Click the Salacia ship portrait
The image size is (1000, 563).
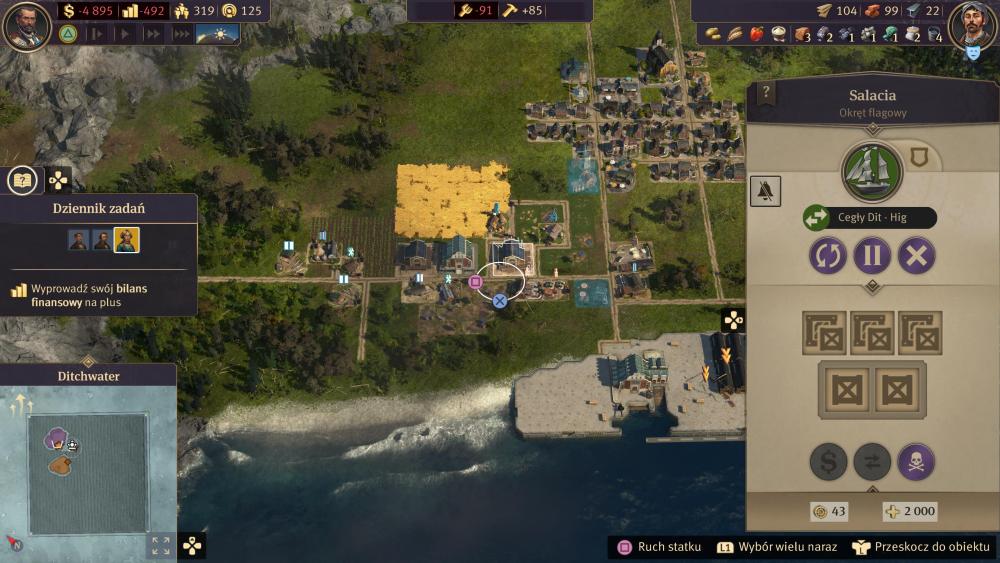tap(872, 172)
